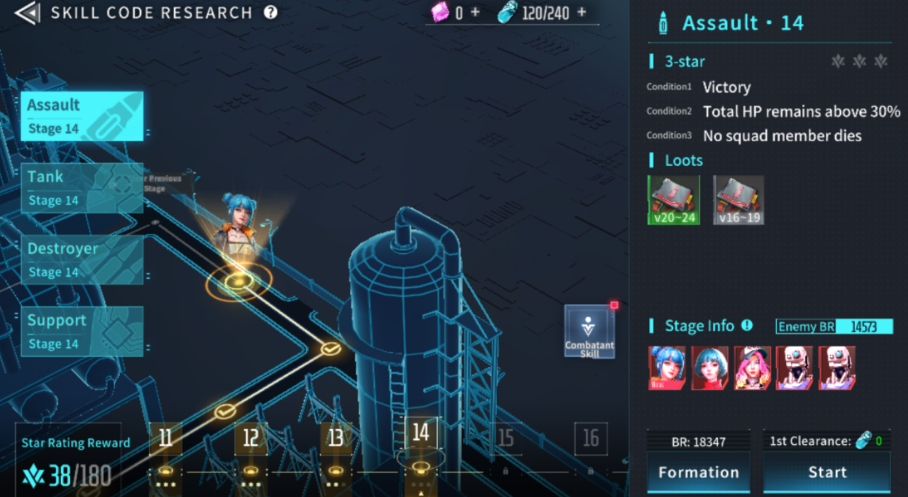Screen dimensions: 908x497
Task: Select the Assault stage tab
Action: pyautogui.click(x=82, y=116)
